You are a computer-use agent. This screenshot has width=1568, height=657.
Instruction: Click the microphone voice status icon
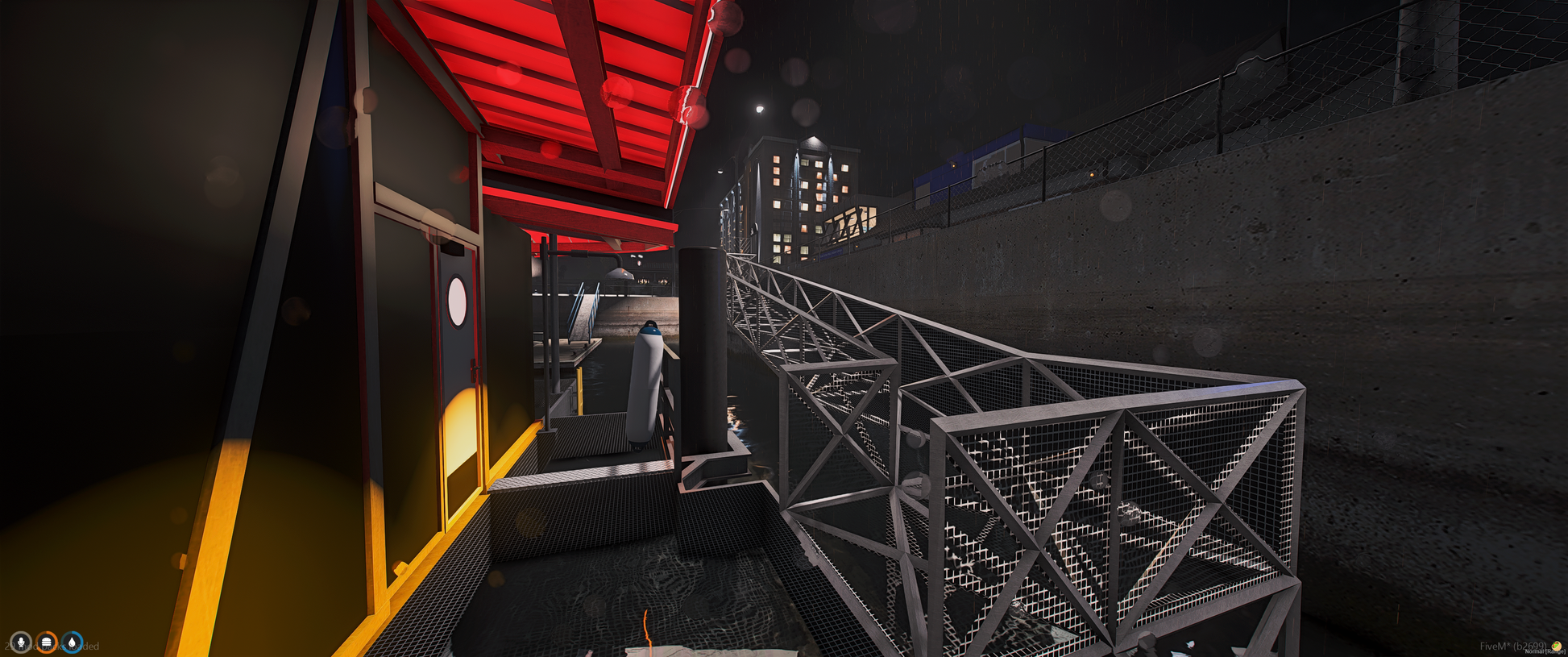21,642
